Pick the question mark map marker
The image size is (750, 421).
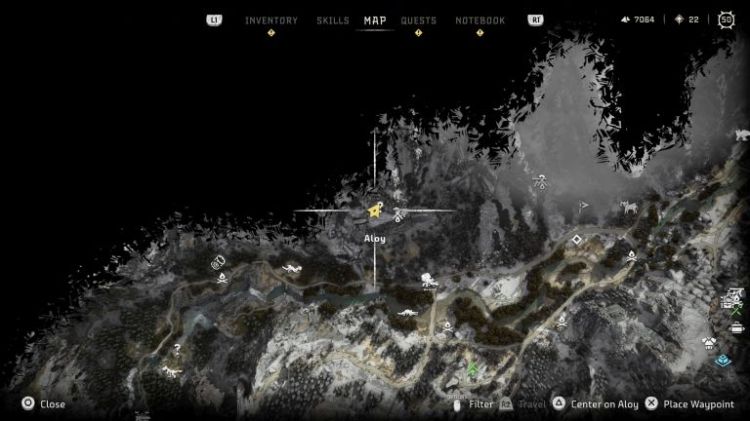click(179, 349)
